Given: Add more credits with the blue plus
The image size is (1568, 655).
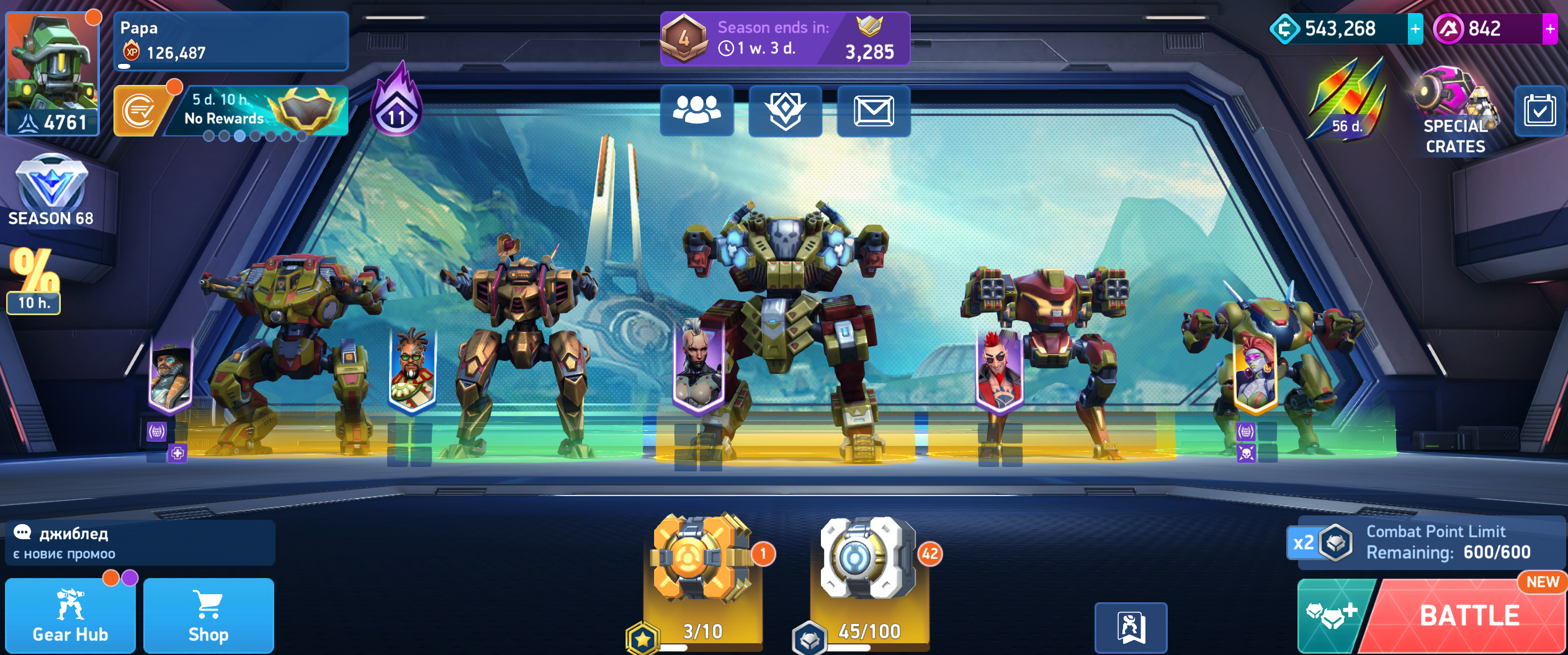Looking at the screenshot, I should click(1415, 29).
